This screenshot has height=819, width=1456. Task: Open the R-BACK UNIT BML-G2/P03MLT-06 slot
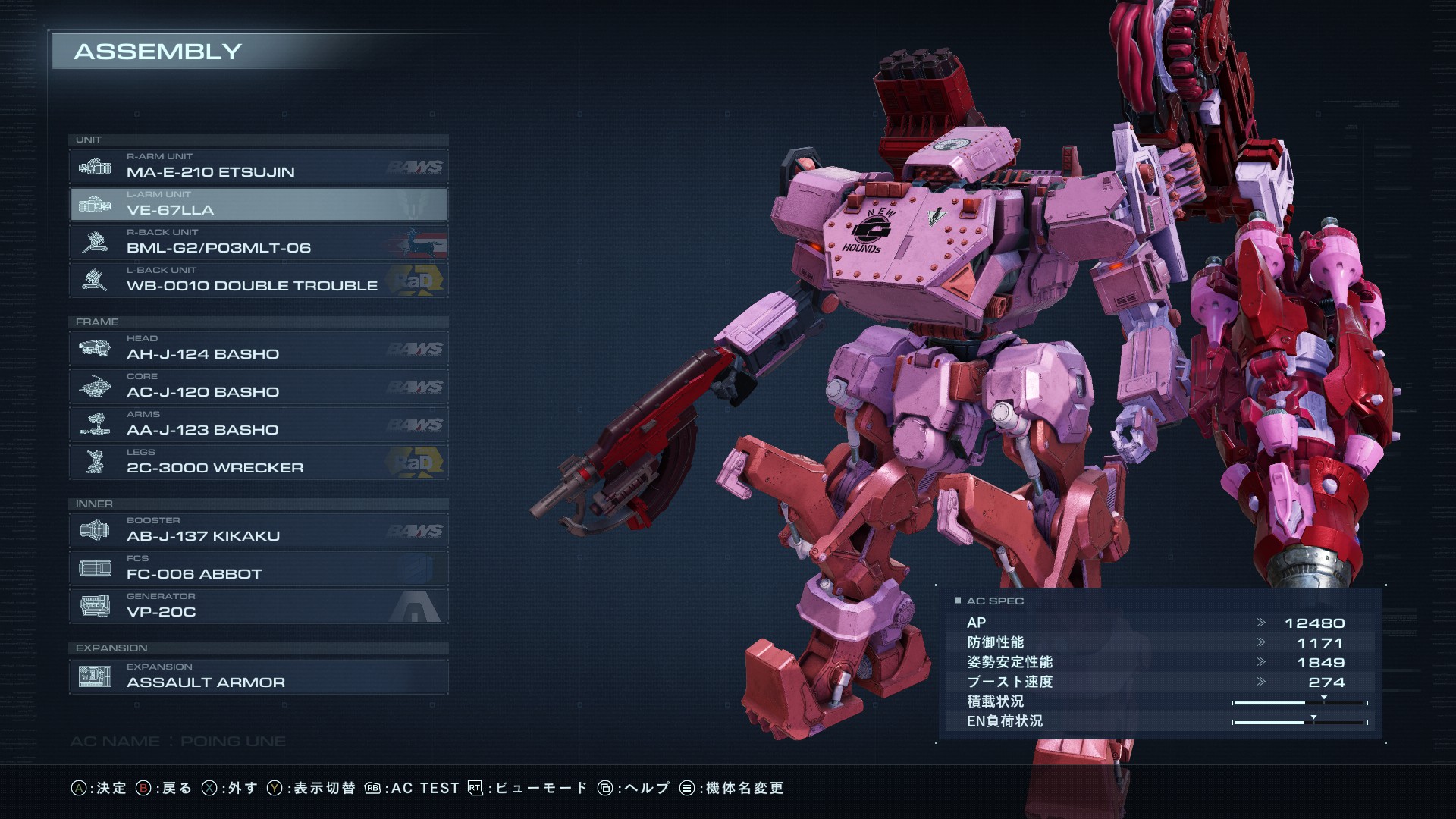tap(259, 243)
